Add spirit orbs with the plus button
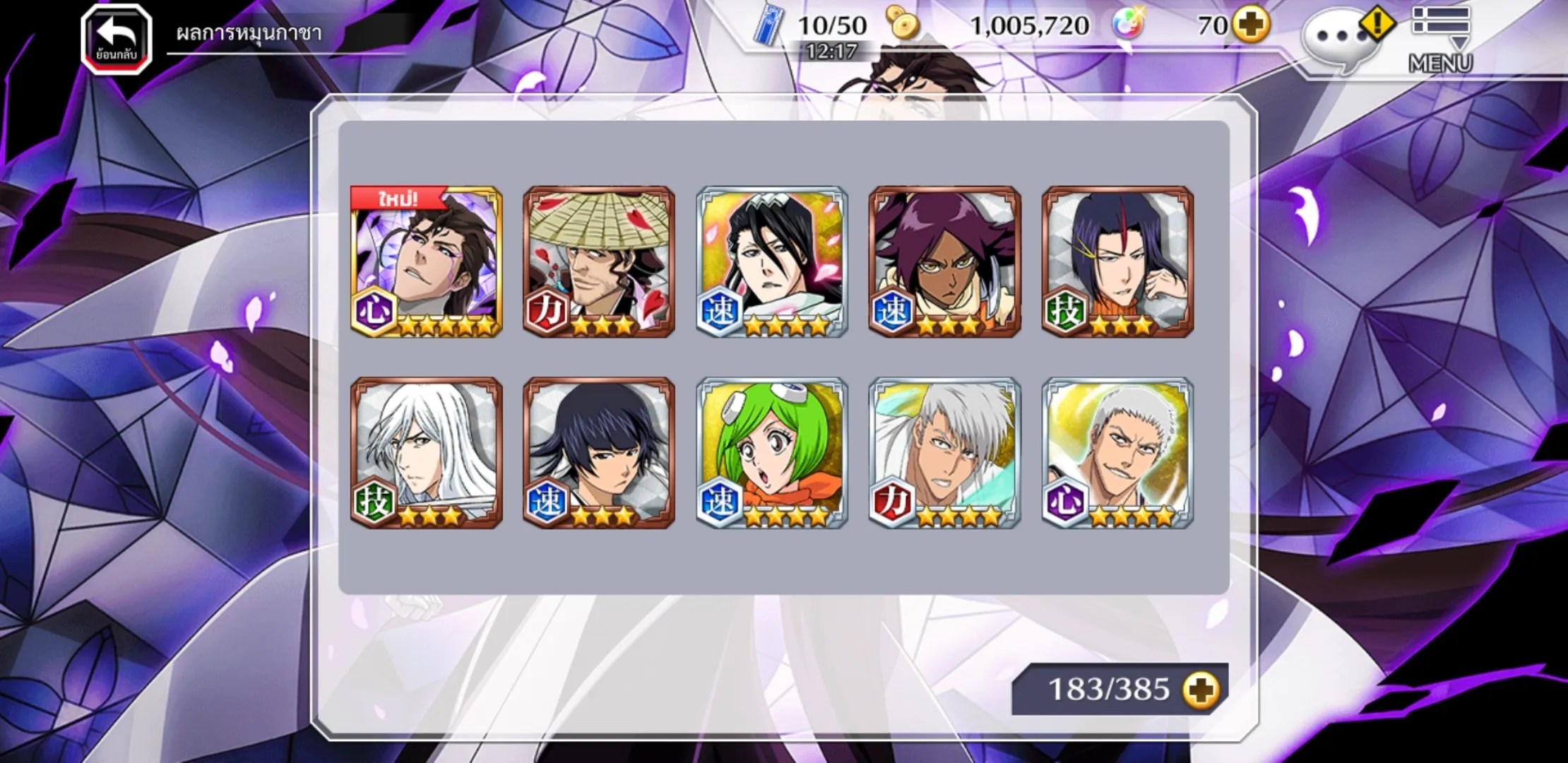This screenshot has height=763, width=1568. pos(1251,26)
